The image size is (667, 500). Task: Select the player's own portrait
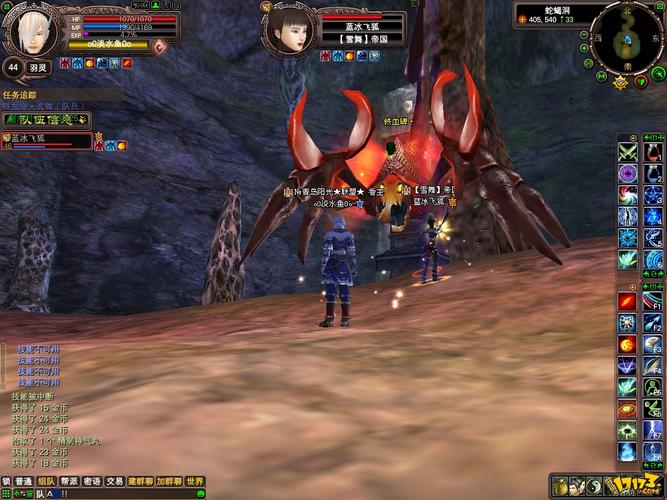[x=30, y=30]
